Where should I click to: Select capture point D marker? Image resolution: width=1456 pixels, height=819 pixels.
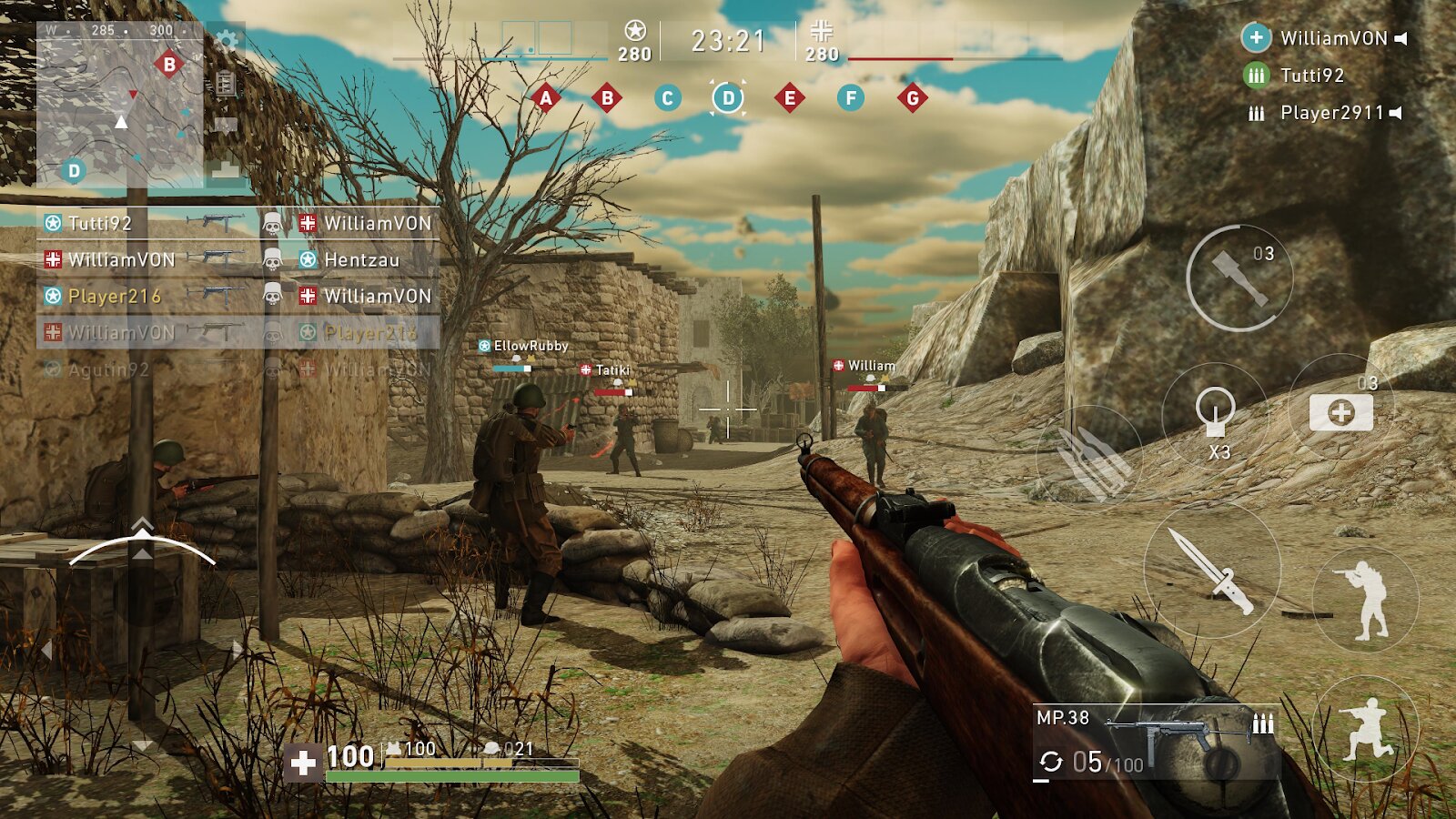(x=728, y=98)
